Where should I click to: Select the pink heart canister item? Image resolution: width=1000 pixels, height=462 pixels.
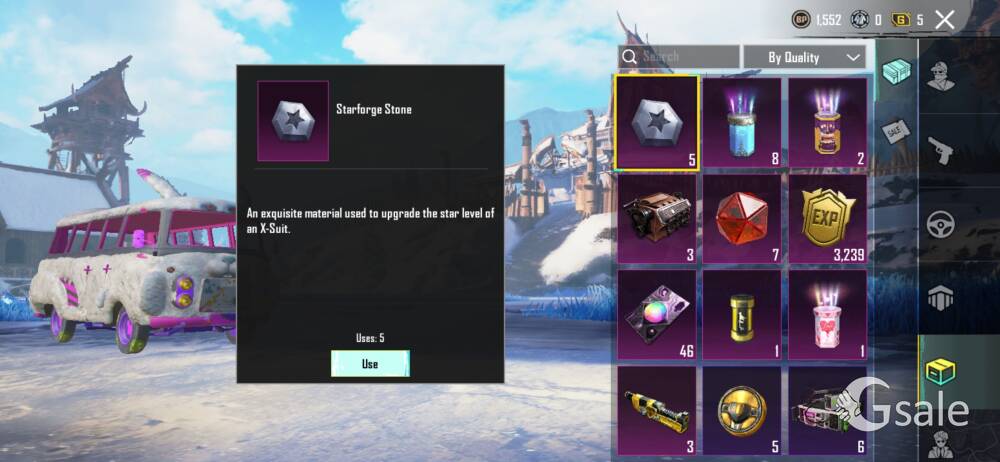click(828, 314)
